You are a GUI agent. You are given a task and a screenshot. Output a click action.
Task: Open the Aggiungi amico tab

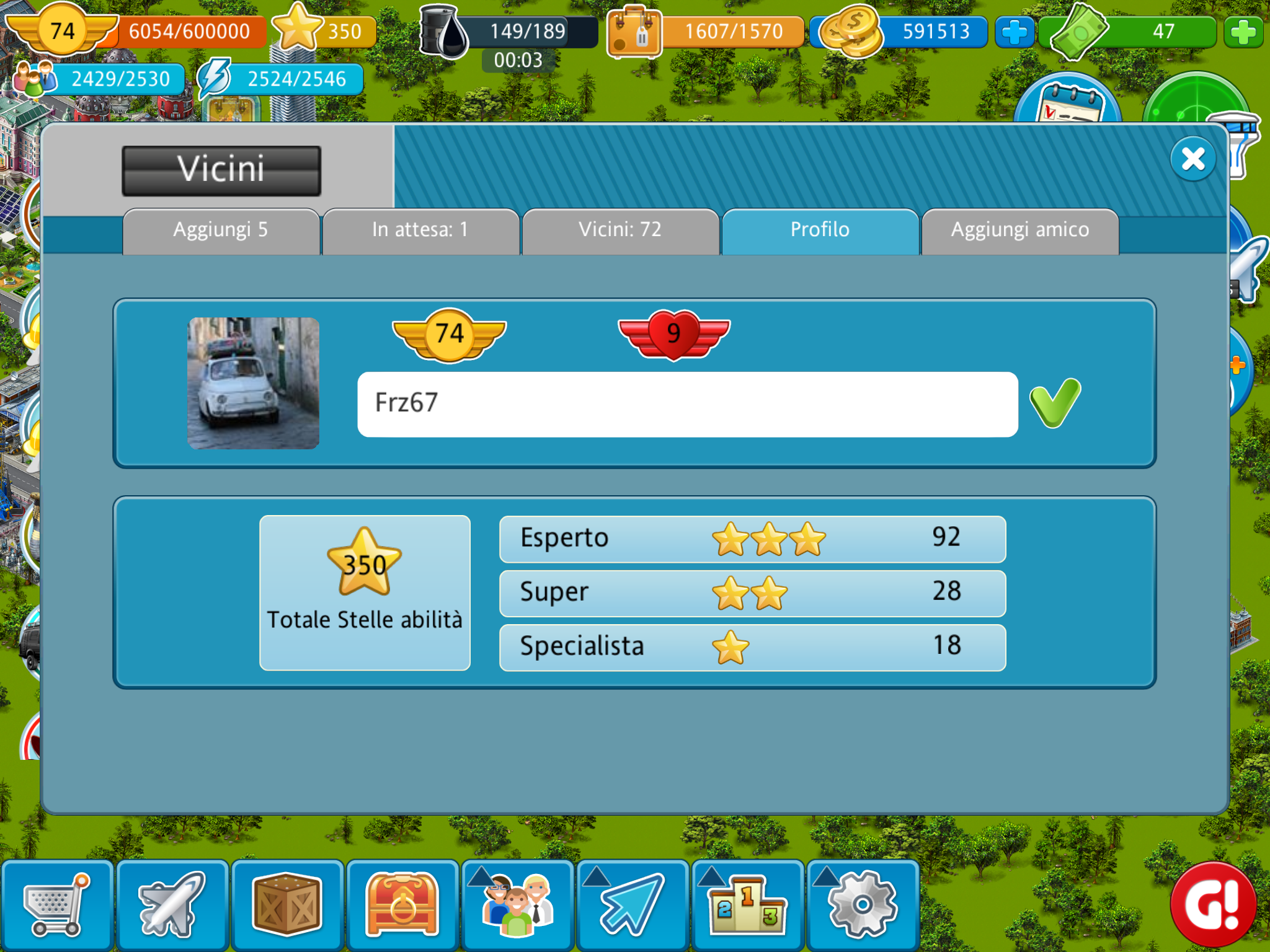point(1020,231)
